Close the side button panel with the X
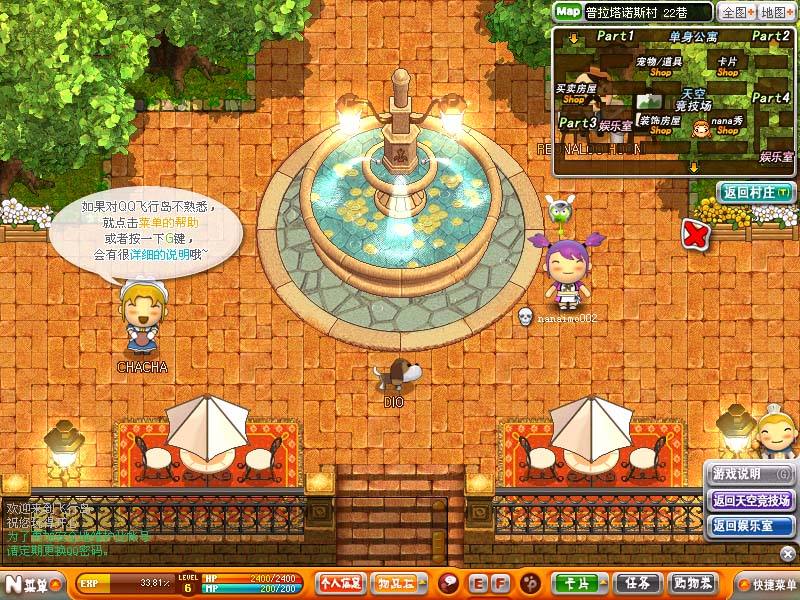The width and height of the screenshot is (800, 600). pos(788,553)
